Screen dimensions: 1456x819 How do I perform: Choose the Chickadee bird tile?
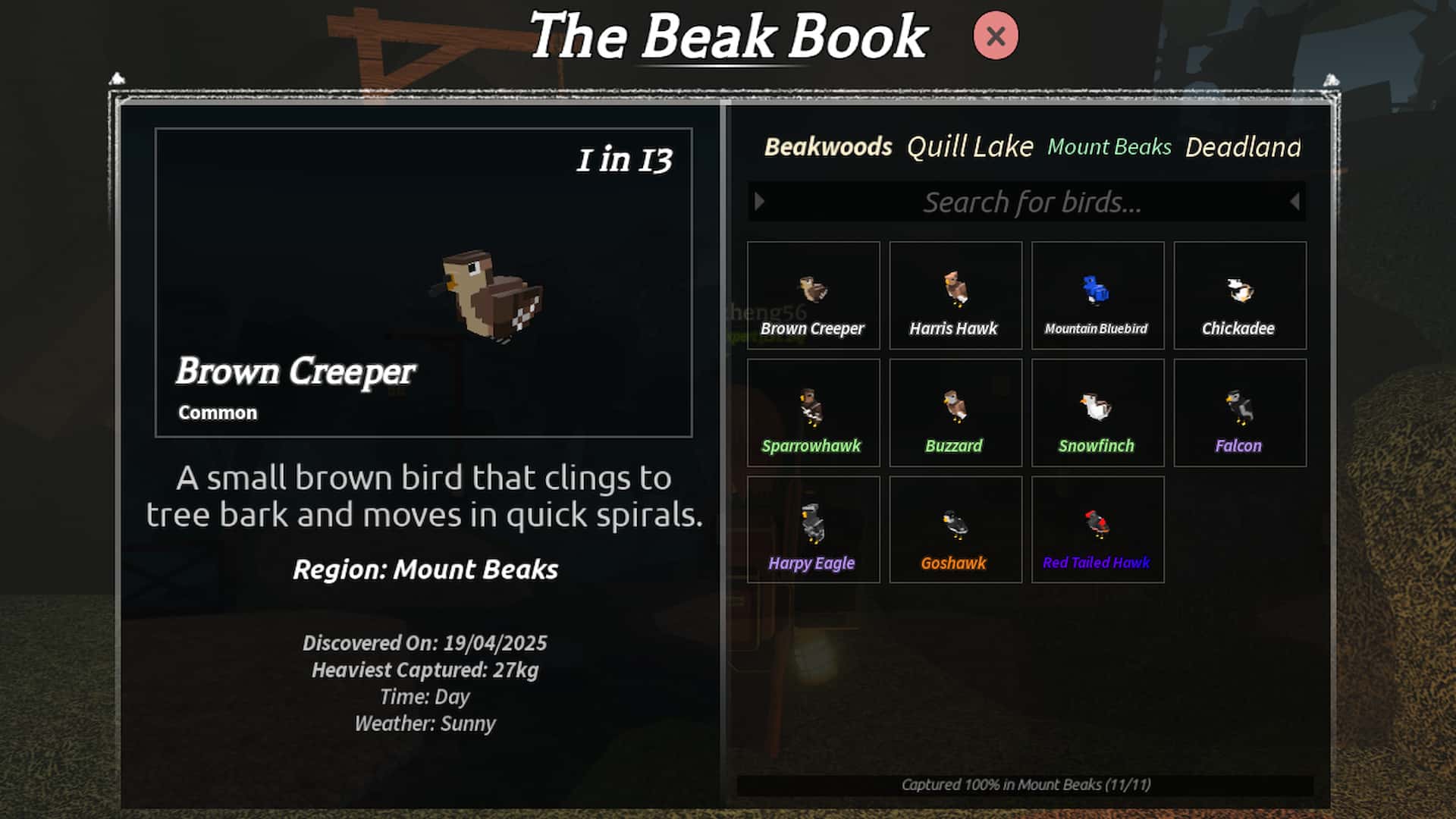(1239, 296)
